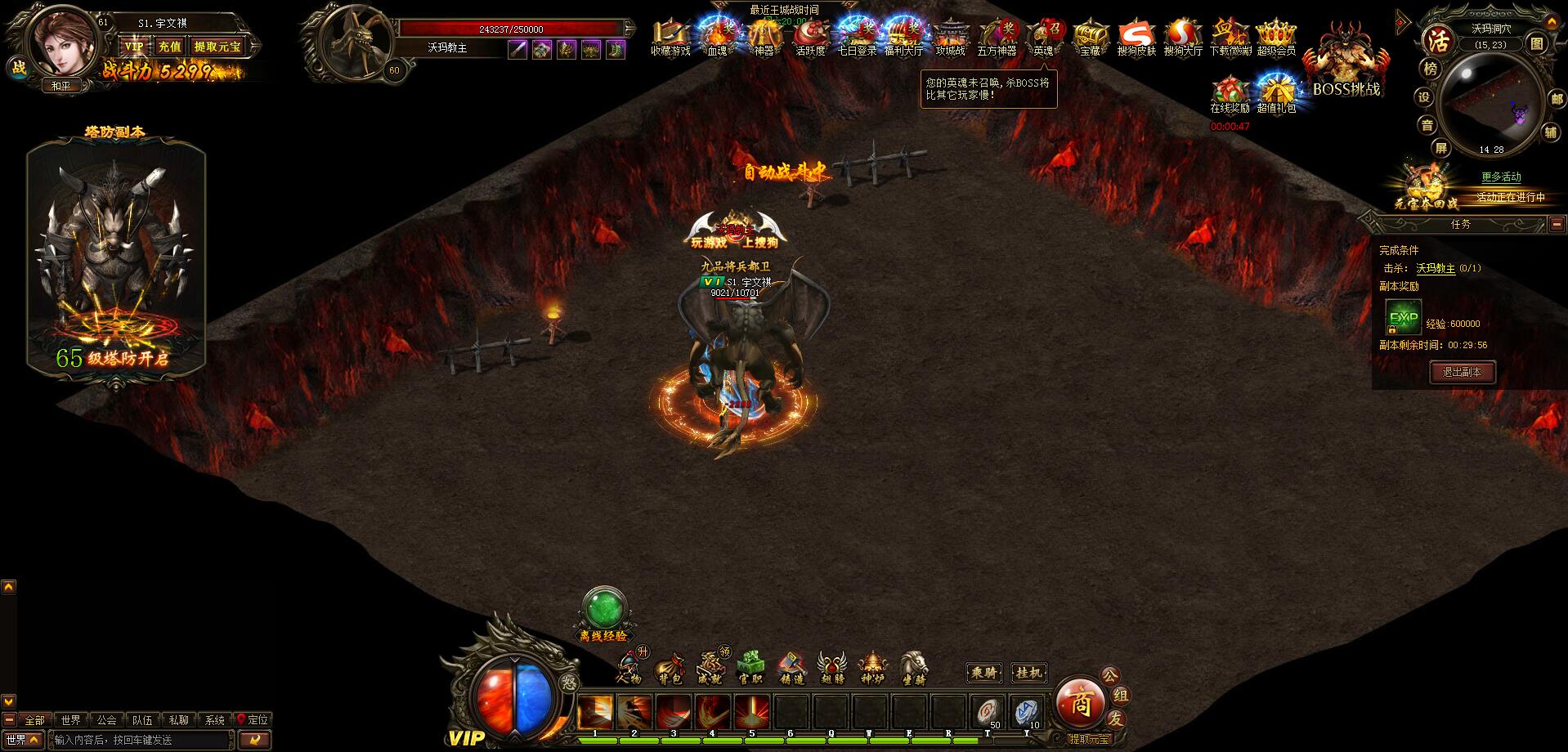This screenshot has width=1568, height=752.
Task: Claim the 在线奖励 online reward
Action: tap(1230, 95)
